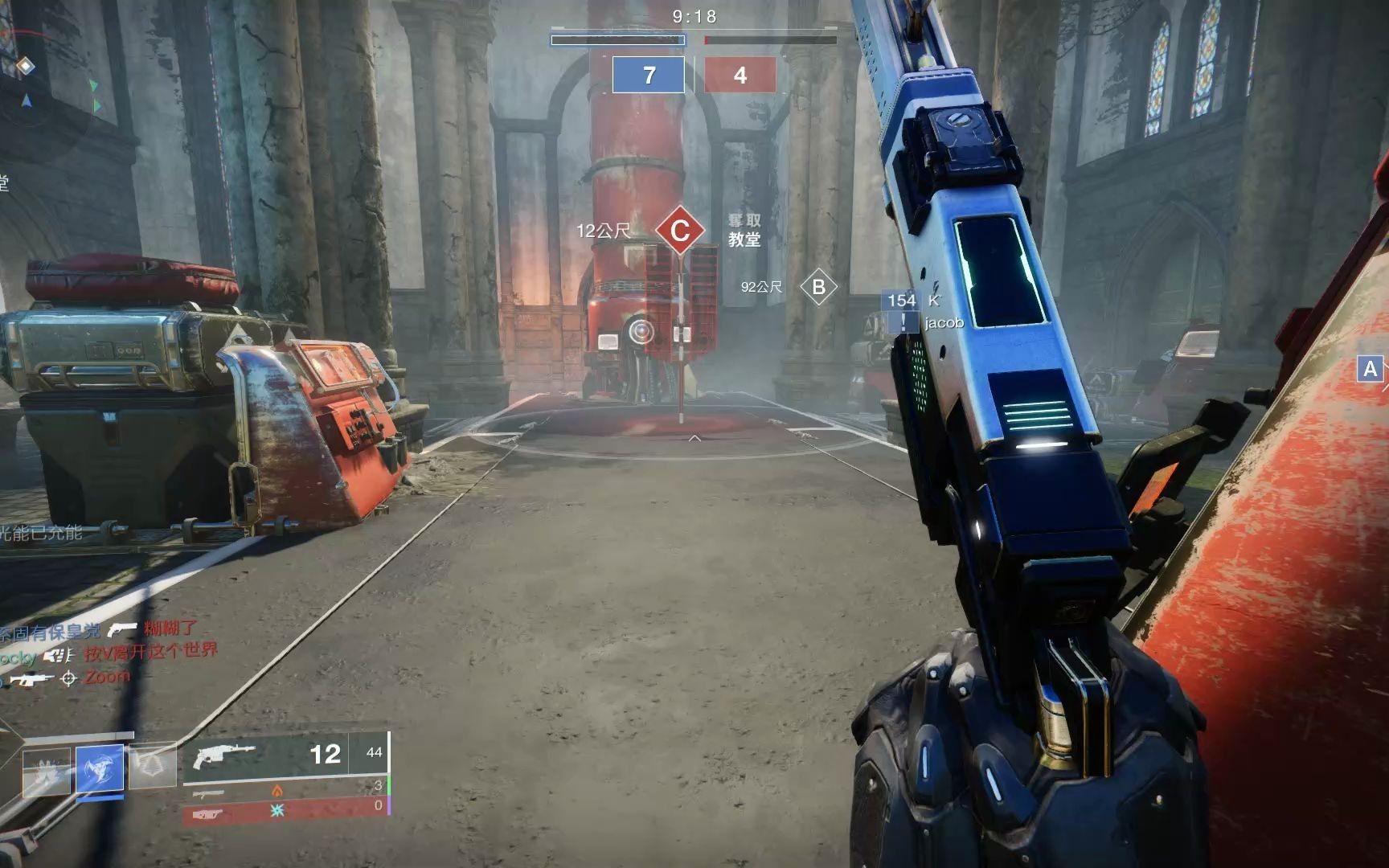This screenshot has width=1389, height=868.
Task: Select the blue zone A marker
Action: pyautogui.click(x=1371, y=369)
